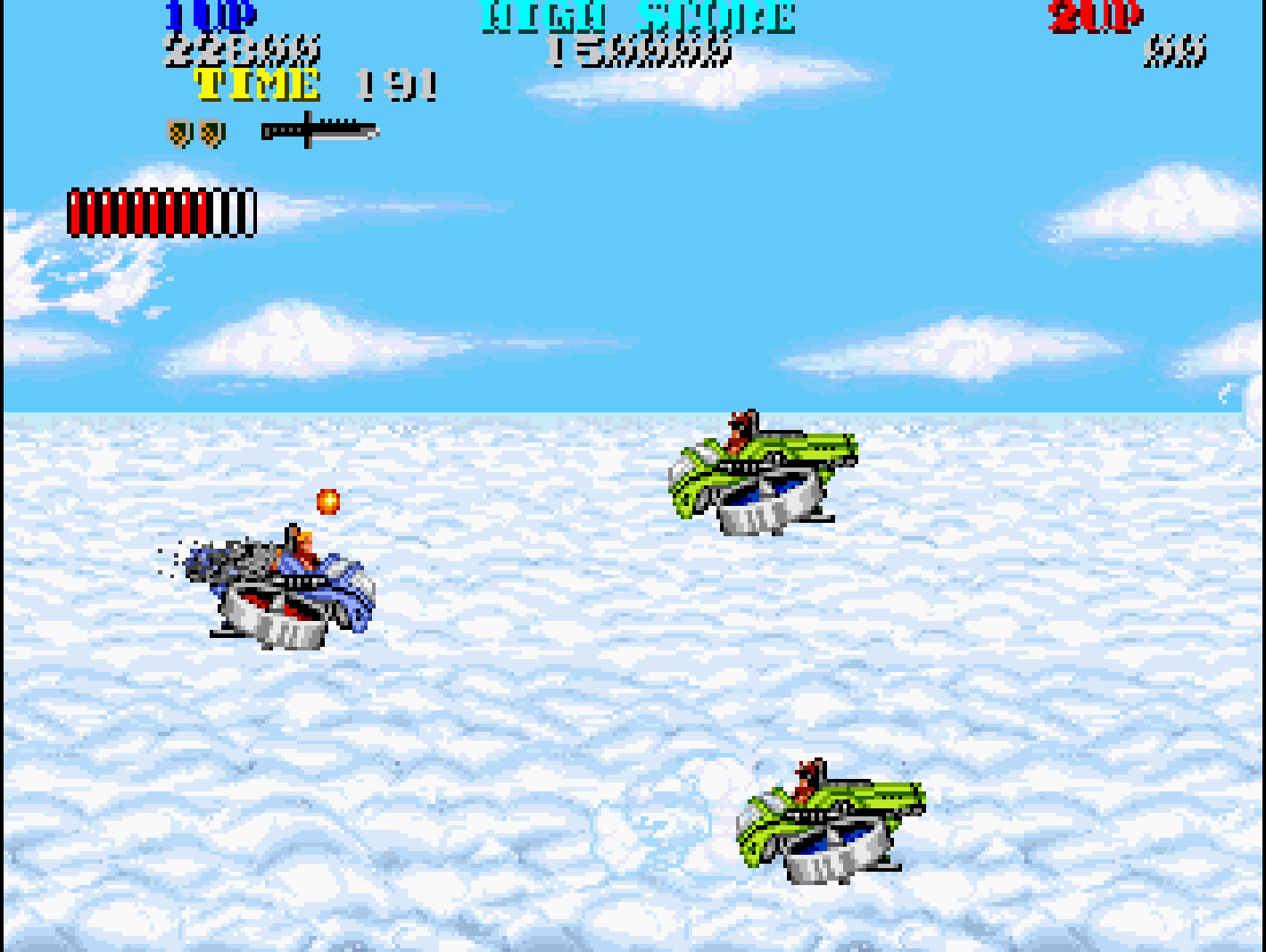Click the combat knife weapon icon
The width and height of the screenshot is (1266, 952).
(319, 131)
